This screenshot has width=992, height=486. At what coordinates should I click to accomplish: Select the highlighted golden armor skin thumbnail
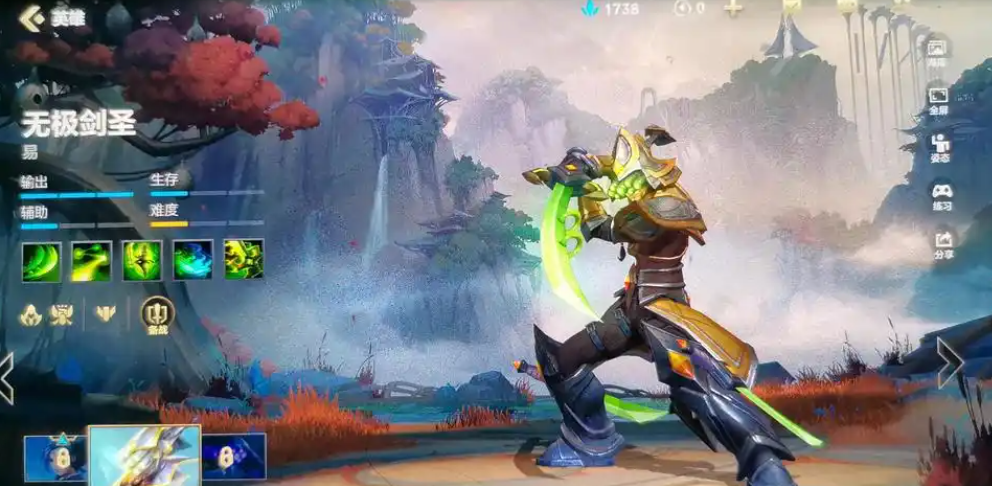click(x=144, y=456)
